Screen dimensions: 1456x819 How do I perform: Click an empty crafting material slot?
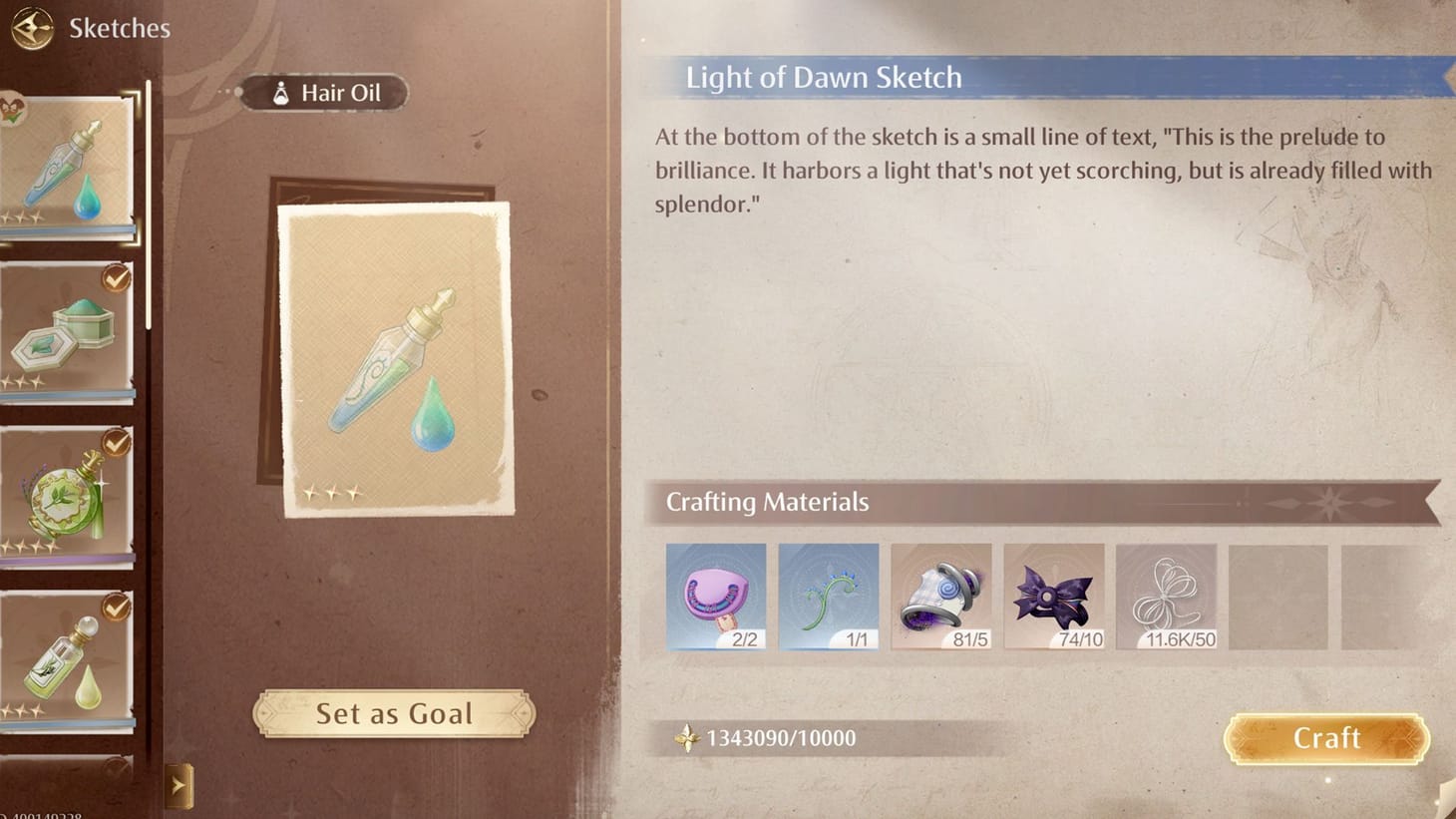(1280, 597)
